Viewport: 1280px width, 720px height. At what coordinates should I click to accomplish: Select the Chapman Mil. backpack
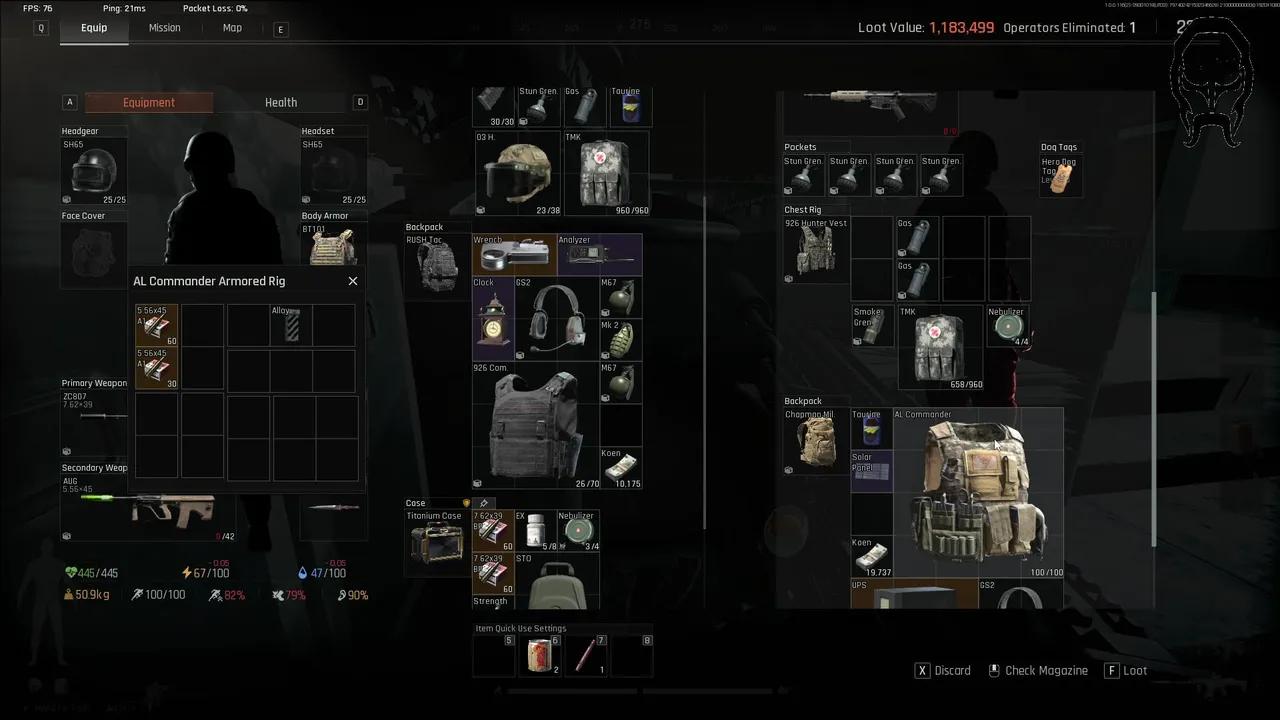816,441
